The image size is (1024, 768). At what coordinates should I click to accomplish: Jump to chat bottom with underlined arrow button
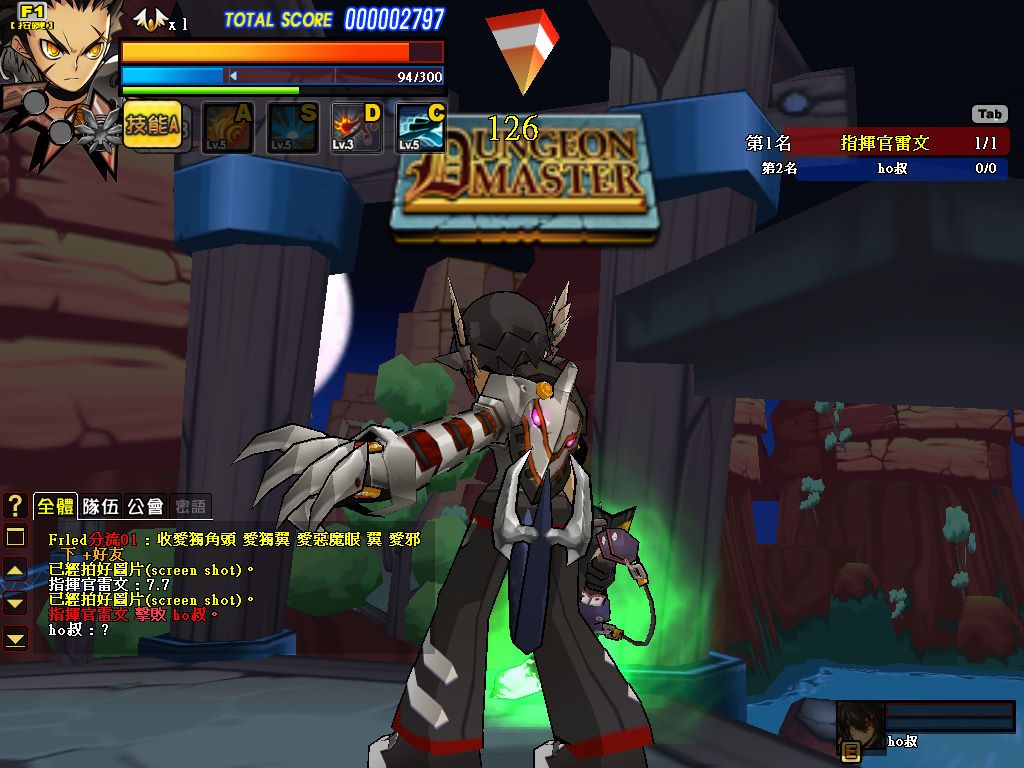[15, 637]
